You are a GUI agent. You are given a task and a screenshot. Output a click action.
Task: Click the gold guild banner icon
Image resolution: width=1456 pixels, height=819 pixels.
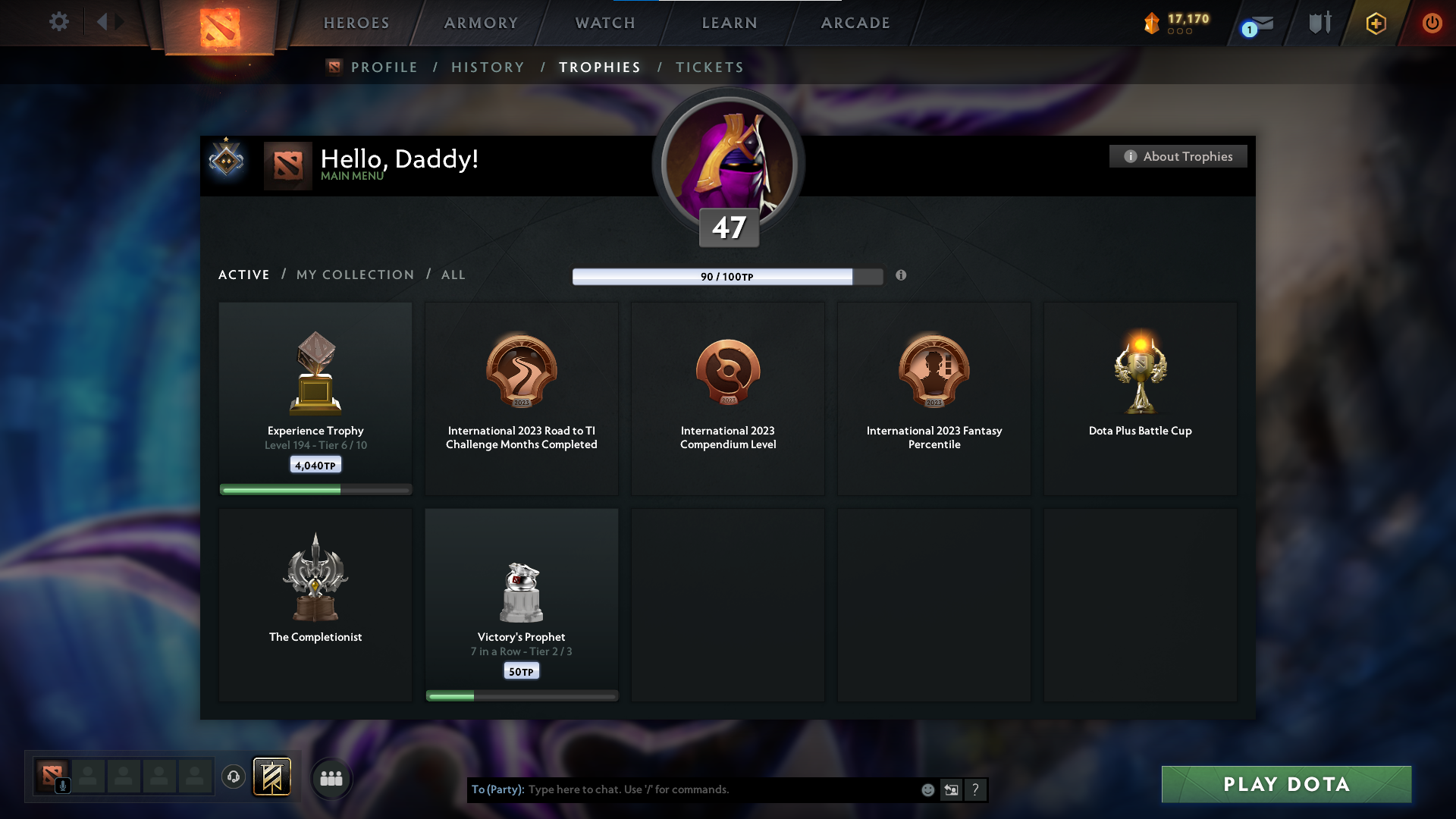pos(272,777)
